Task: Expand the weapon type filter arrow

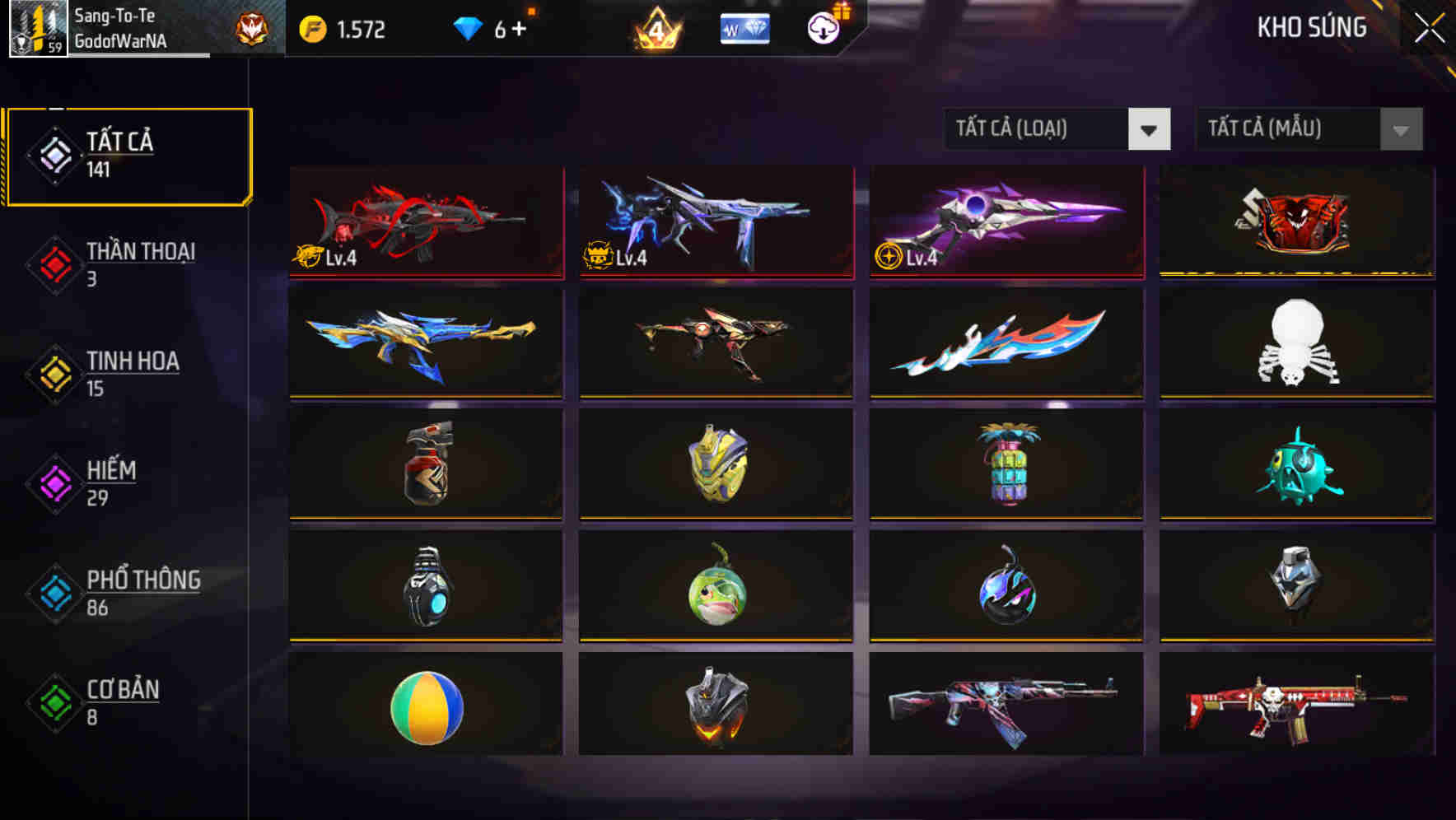Action: pos(1150,130)
